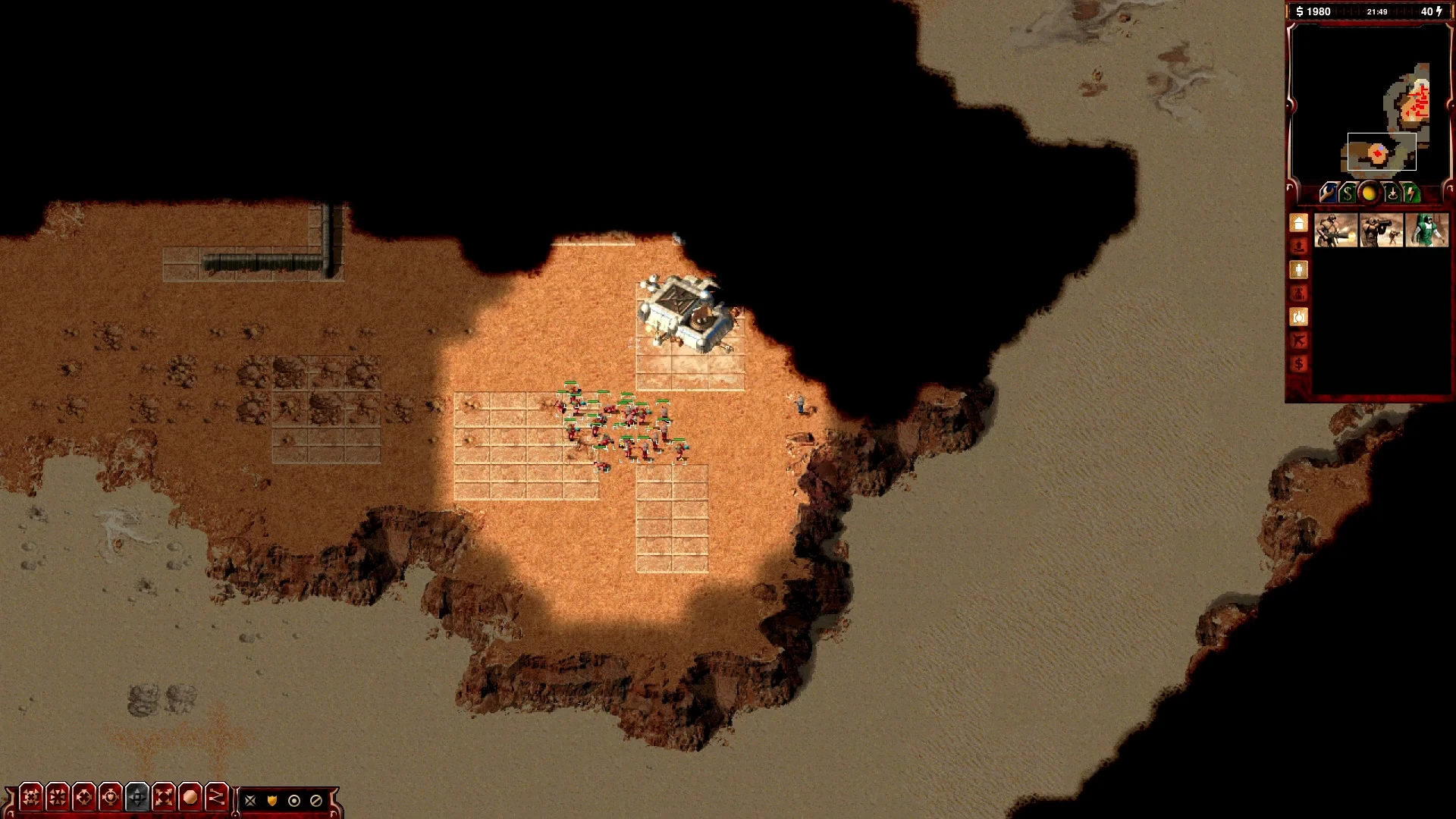Click the yellow orb beacon button

(1369, 193)
